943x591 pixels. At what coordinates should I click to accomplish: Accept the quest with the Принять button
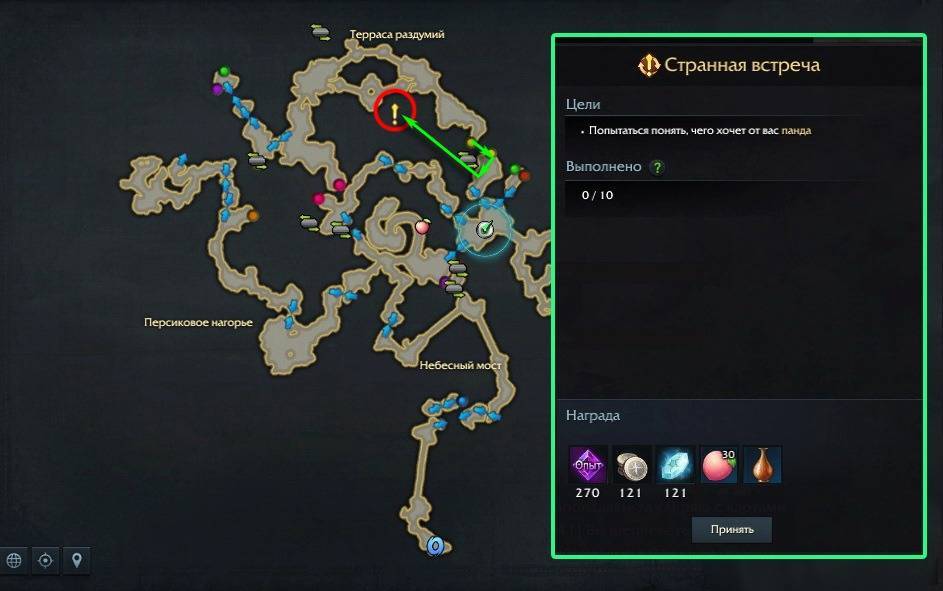731,529
